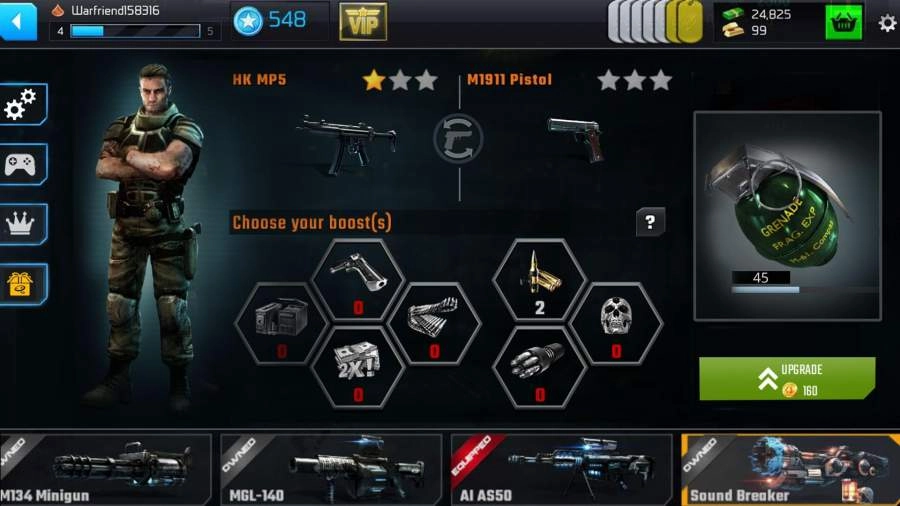
Task: Show boost help with the question mark
Action: tap(650, 222)
